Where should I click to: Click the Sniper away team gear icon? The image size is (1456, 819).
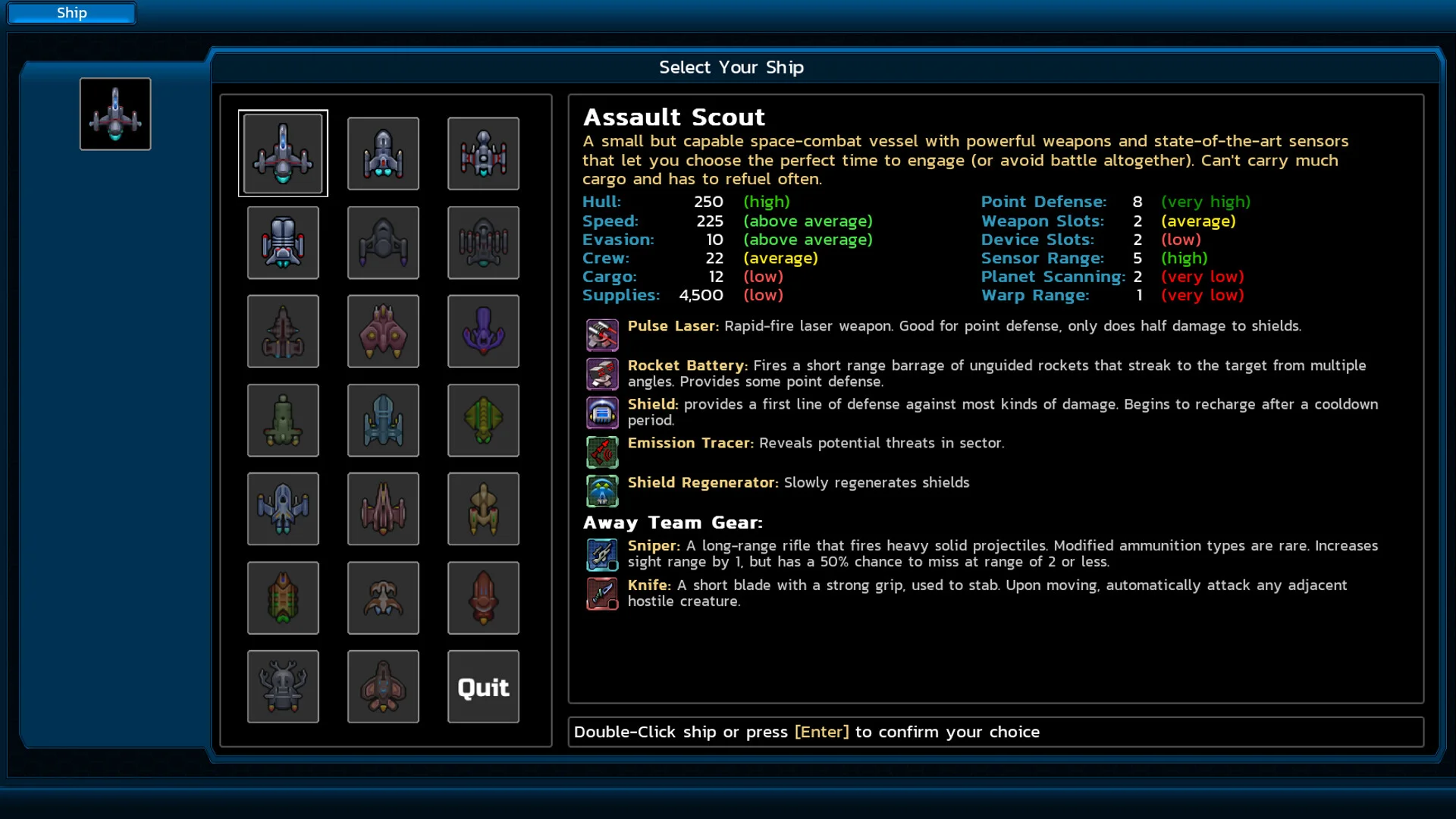pyautogui.click(x=602, y=554)
